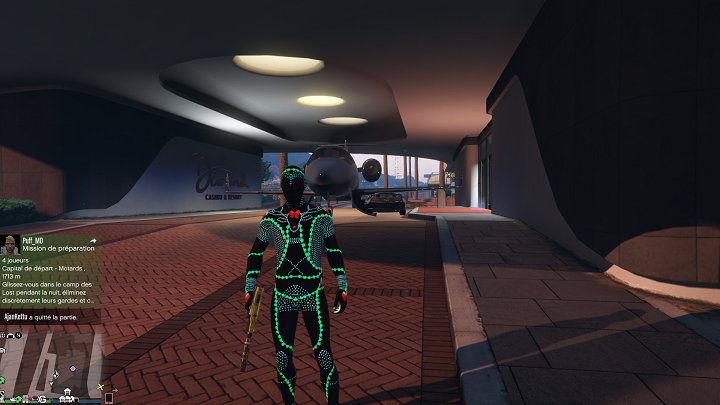Select the share arrow on the invite
720x405 pixels.
[x=93, y=241]
